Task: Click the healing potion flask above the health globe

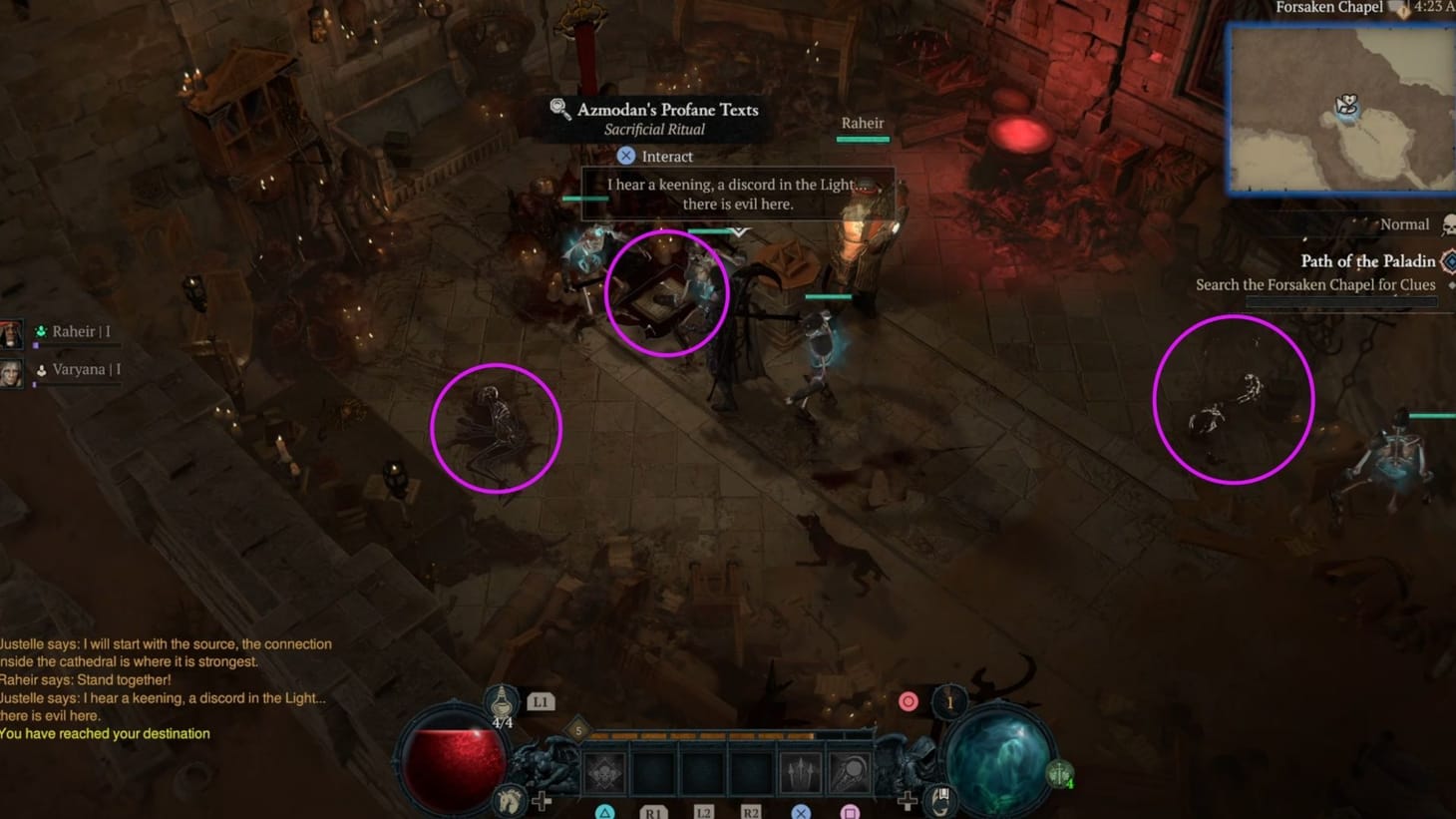Action: [x=501, y=699]
